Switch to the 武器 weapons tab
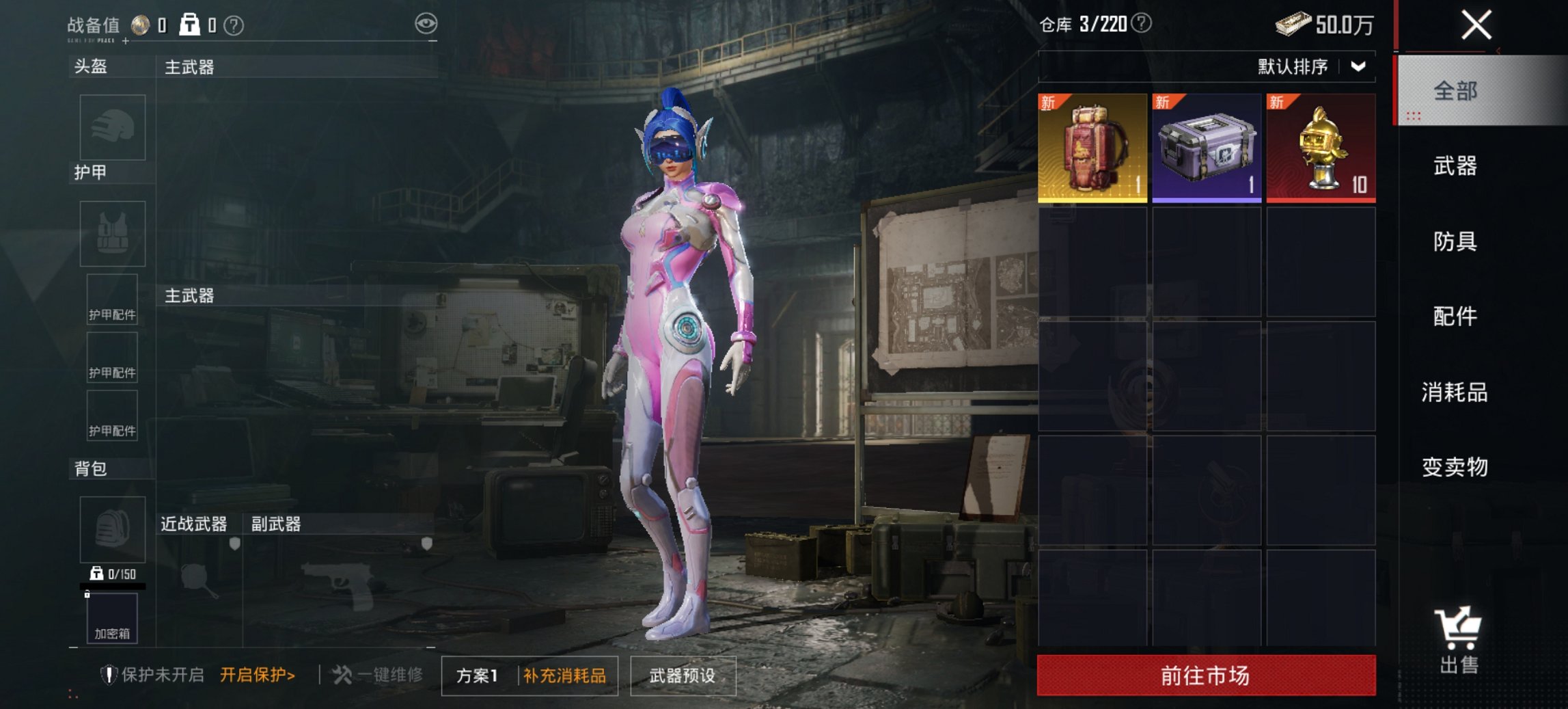 [x=1455, y=166]
